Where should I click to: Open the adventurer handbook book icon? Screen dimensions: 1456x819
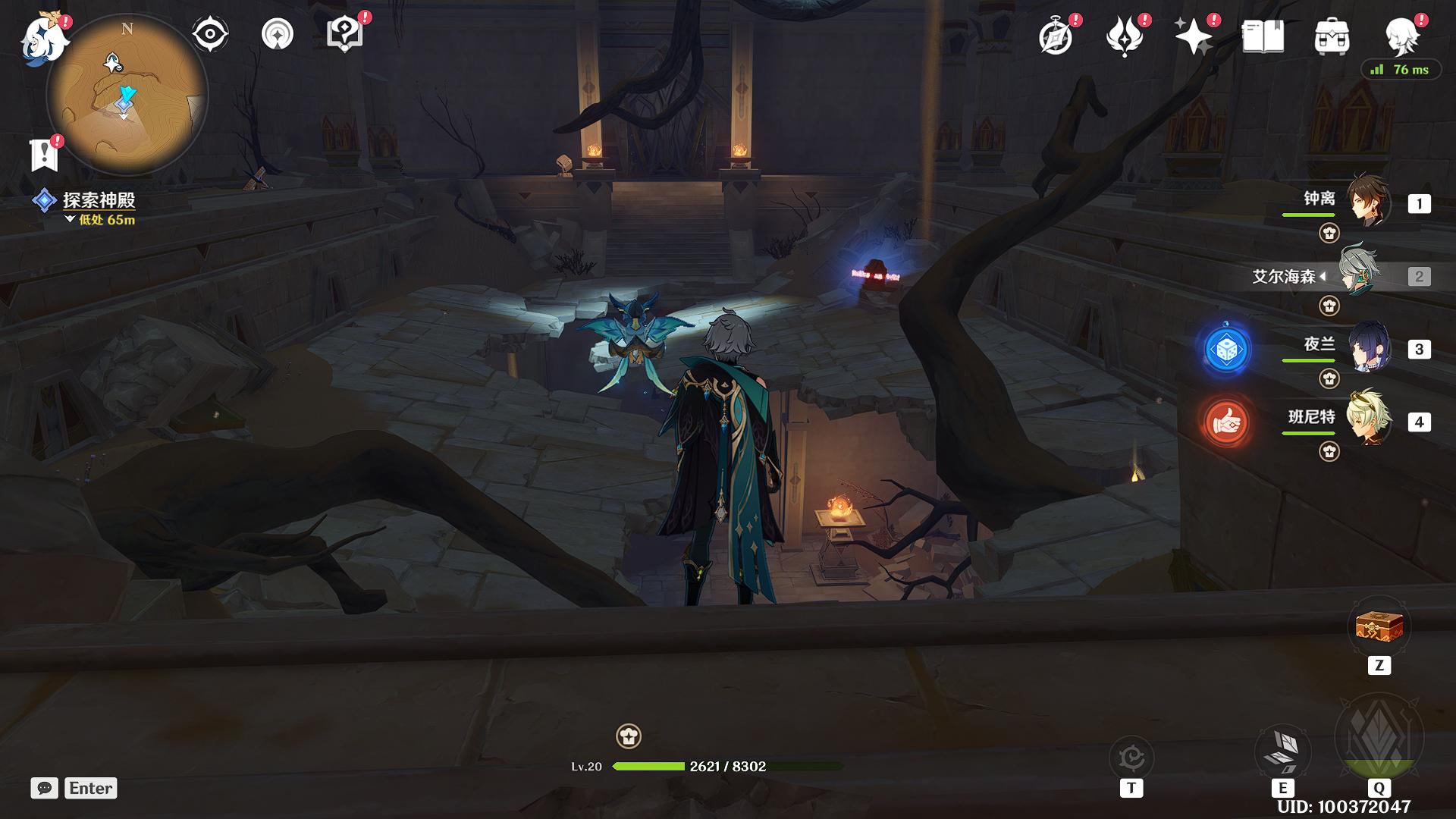pos(1263,36)
